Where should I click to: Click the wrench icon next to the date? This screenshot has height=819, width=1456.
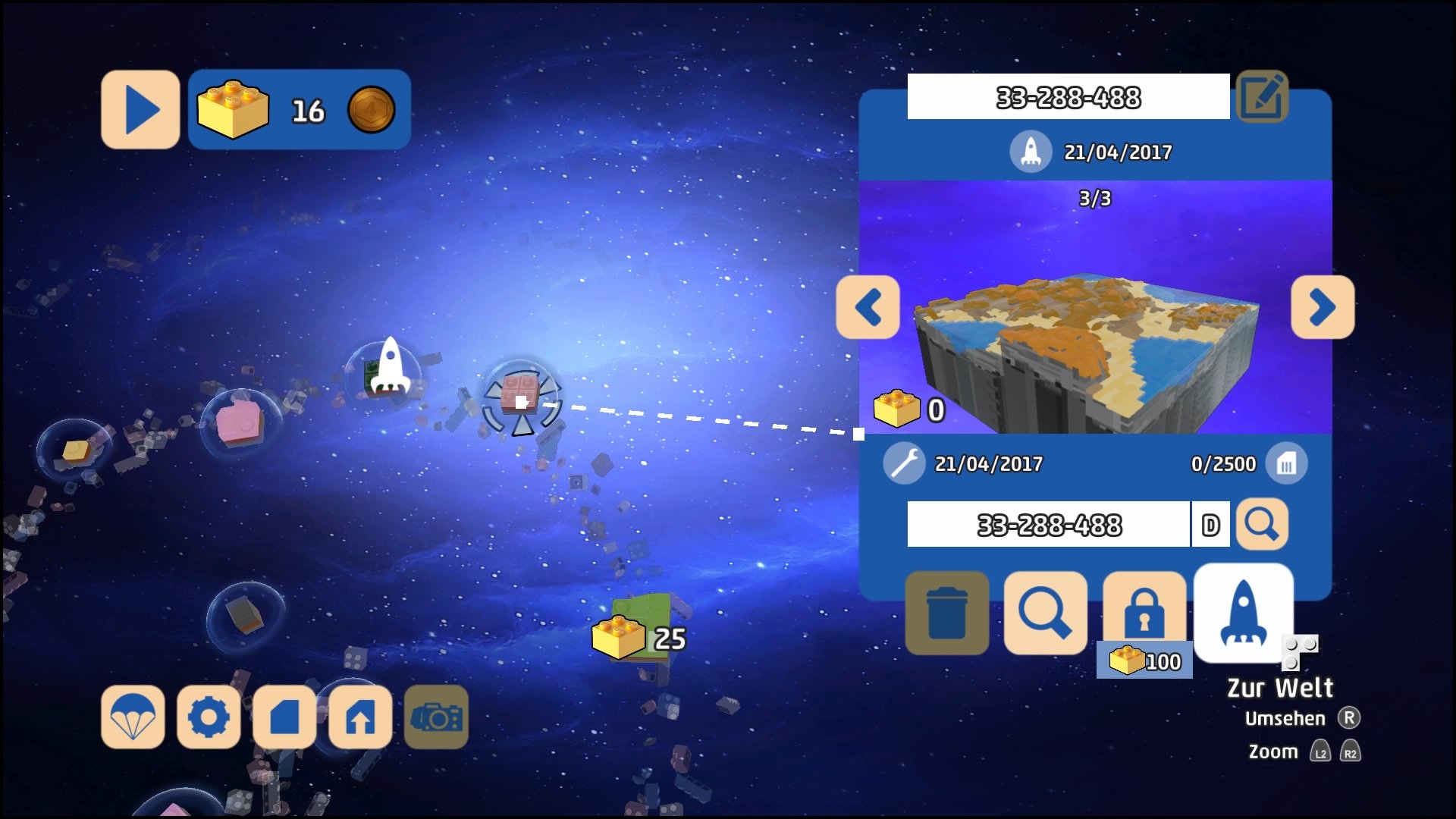coord(902,463)
